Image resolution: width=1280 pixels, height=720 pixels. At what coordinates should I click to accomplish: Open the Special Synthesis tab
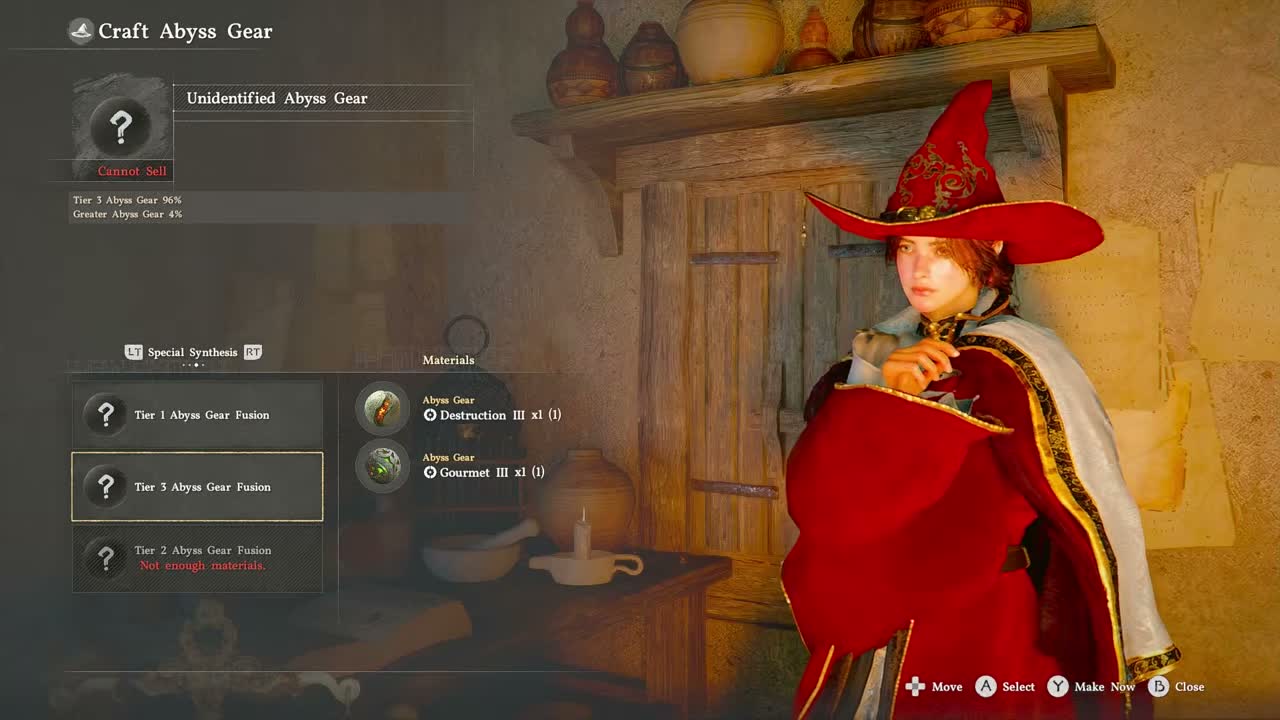click(x=192, y=352)
